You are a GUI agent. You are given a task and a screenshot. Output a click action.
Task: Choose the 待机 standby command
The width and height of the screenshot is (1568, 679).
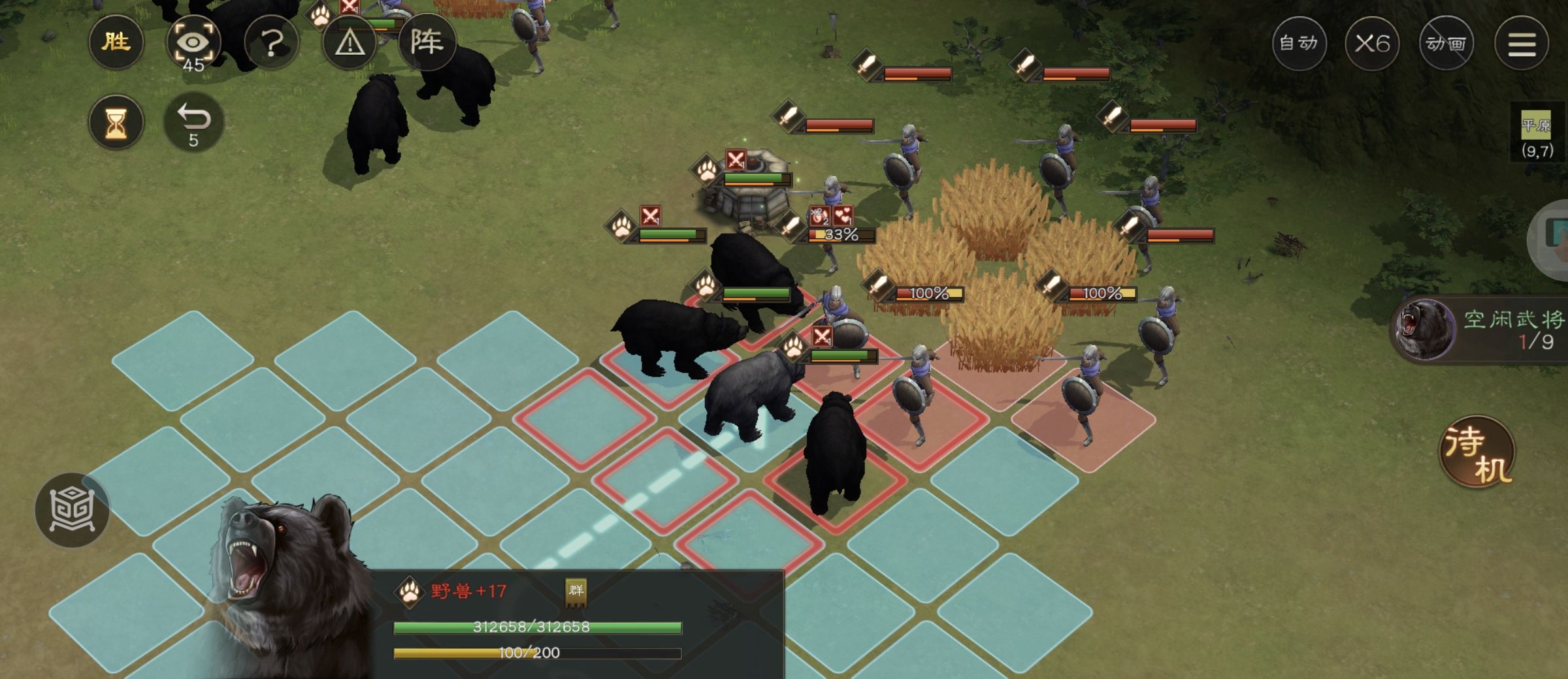[1478, 453]
